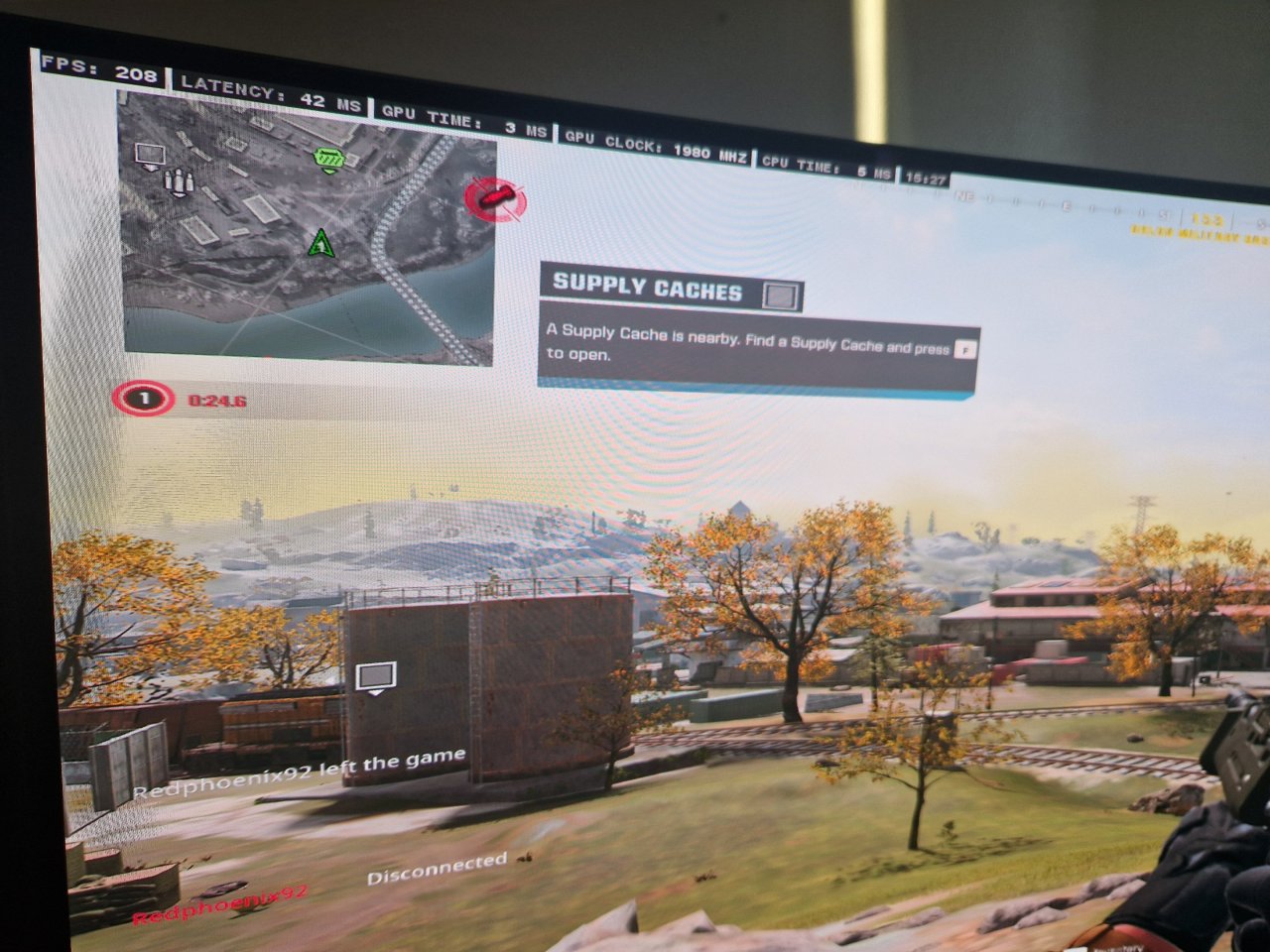Select the green armor crate marker on minimap
Image resolution: width=1270 pixels, height=952 pixels.
click(328, 159)
